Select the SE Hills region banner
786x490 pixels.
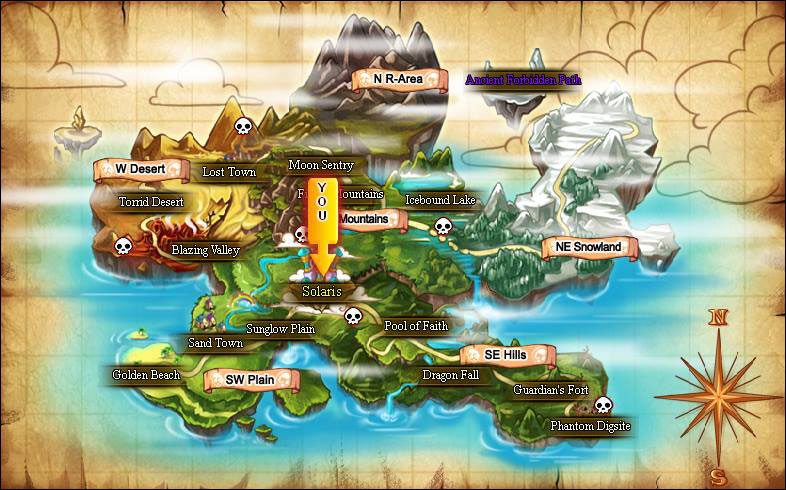click(x=508, y=354)
